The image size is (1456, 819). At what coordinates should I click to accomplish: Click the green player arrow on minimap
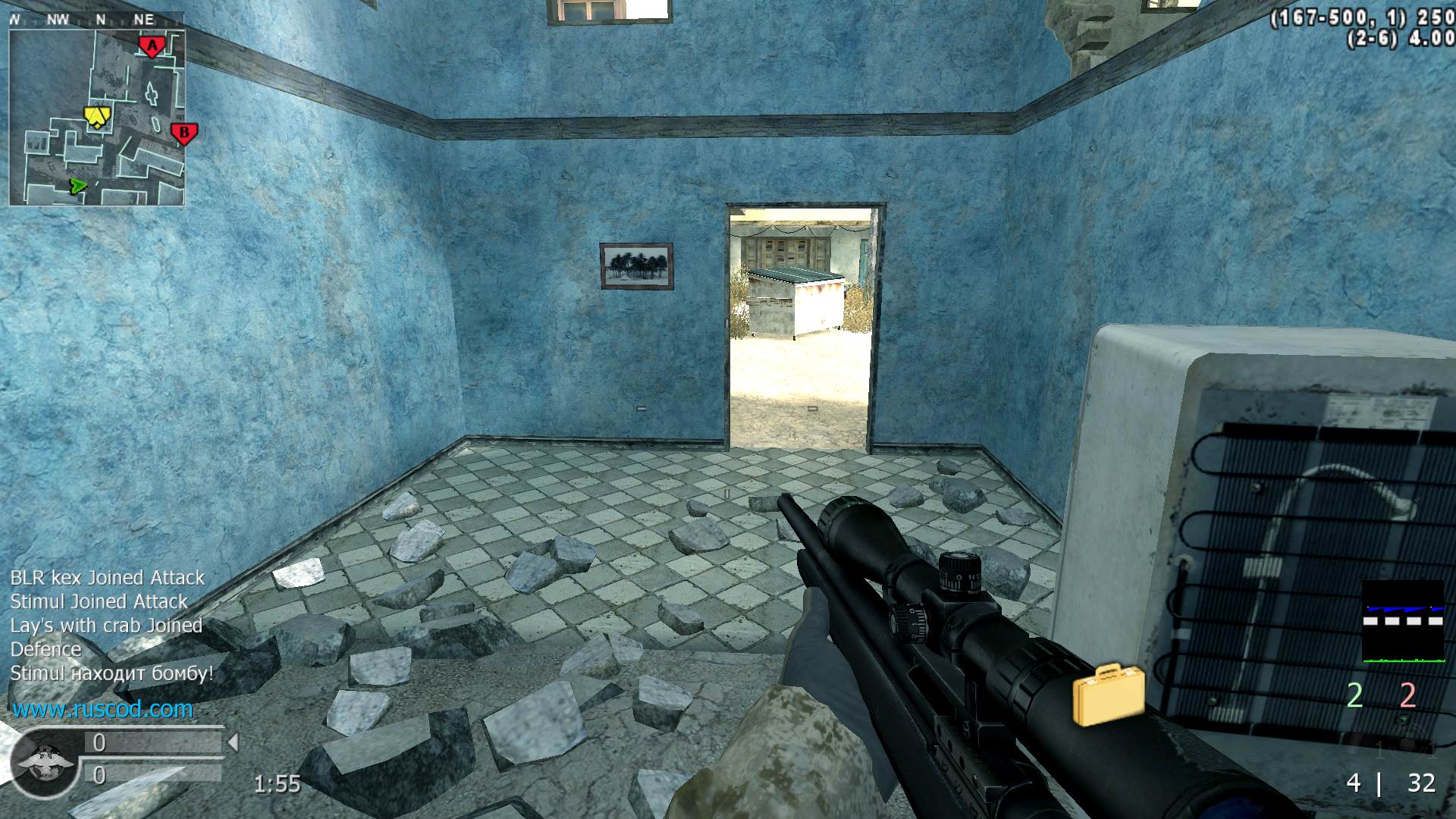point(77,186)
